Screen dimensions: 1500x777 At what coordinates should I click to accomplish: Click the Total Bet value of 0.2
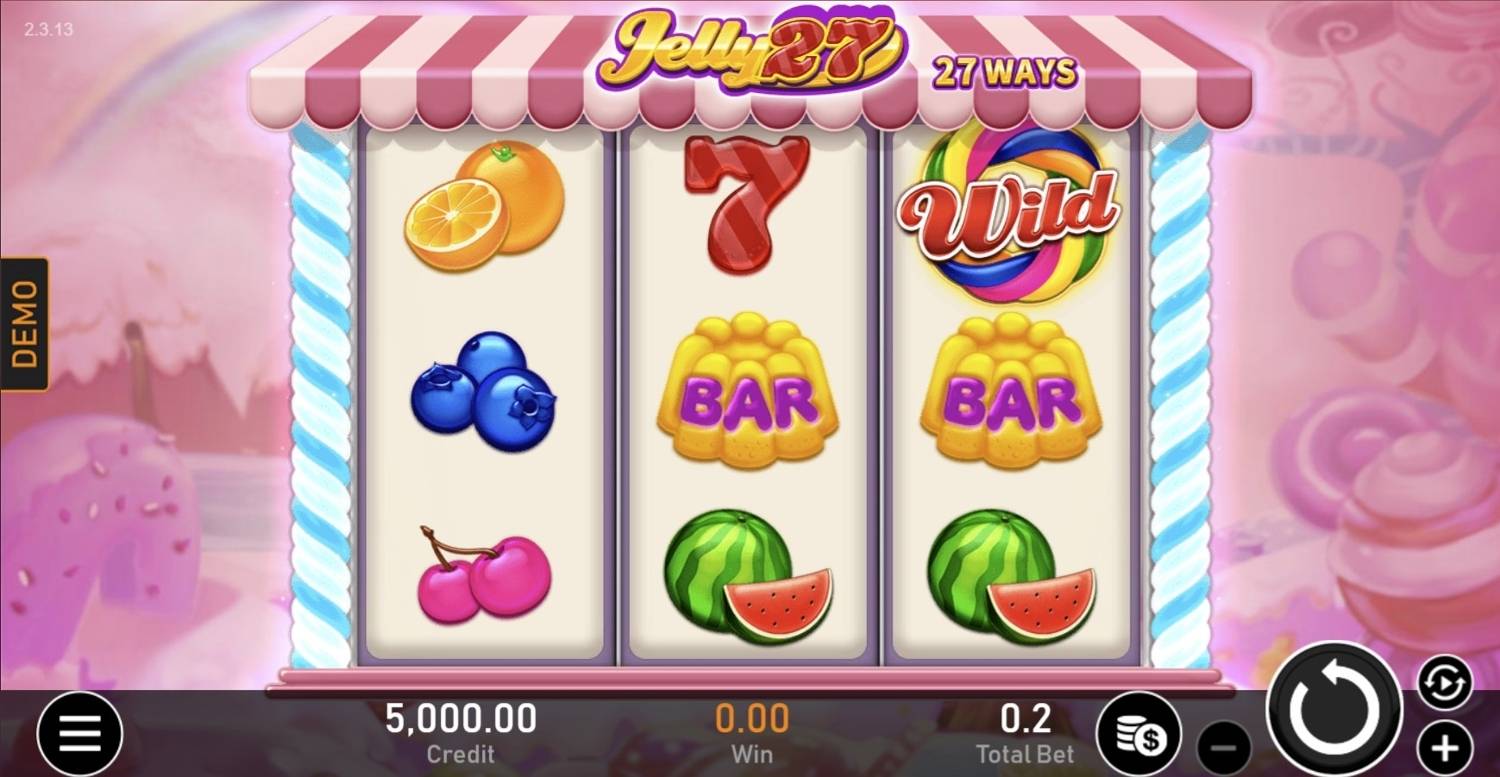tap(1026, 717)
